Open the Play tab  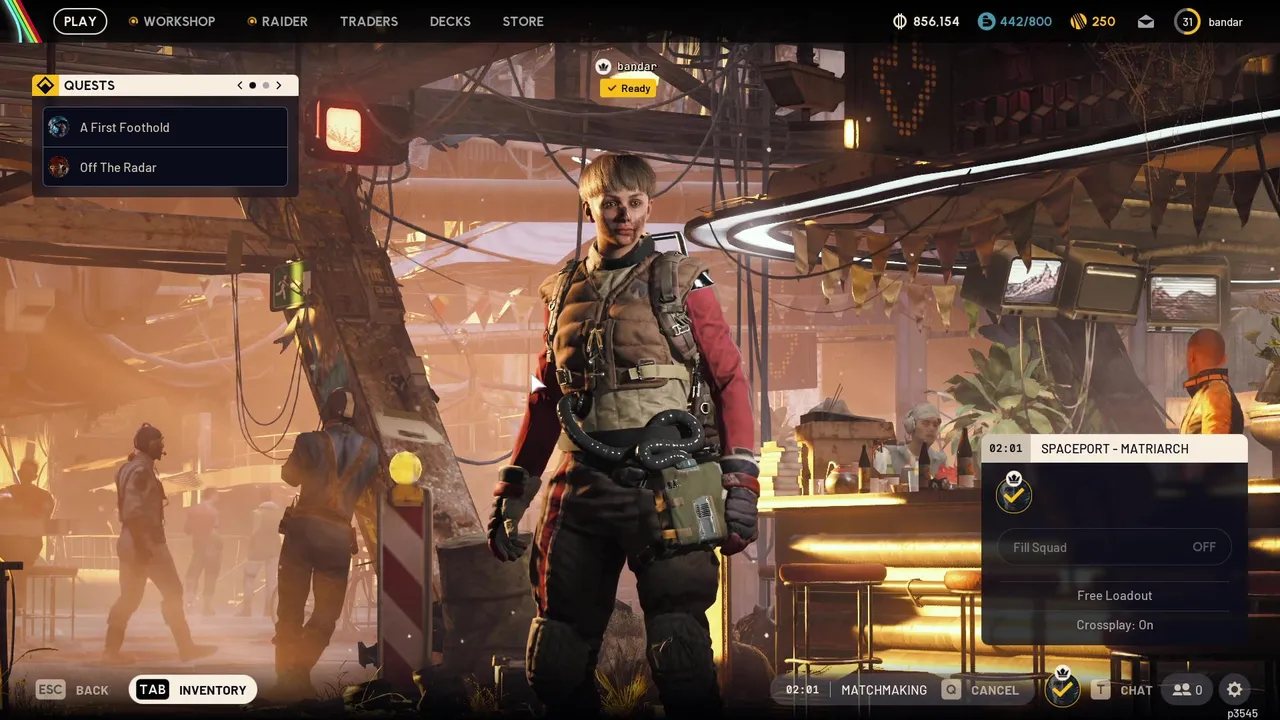[x=80, y=21]
